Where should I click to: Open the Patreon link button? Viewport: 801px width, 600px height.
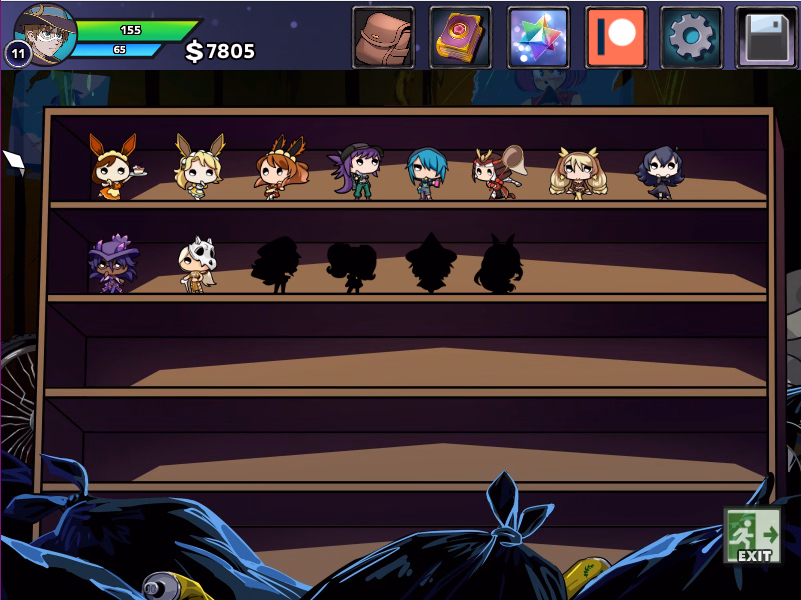pos(616,38)
